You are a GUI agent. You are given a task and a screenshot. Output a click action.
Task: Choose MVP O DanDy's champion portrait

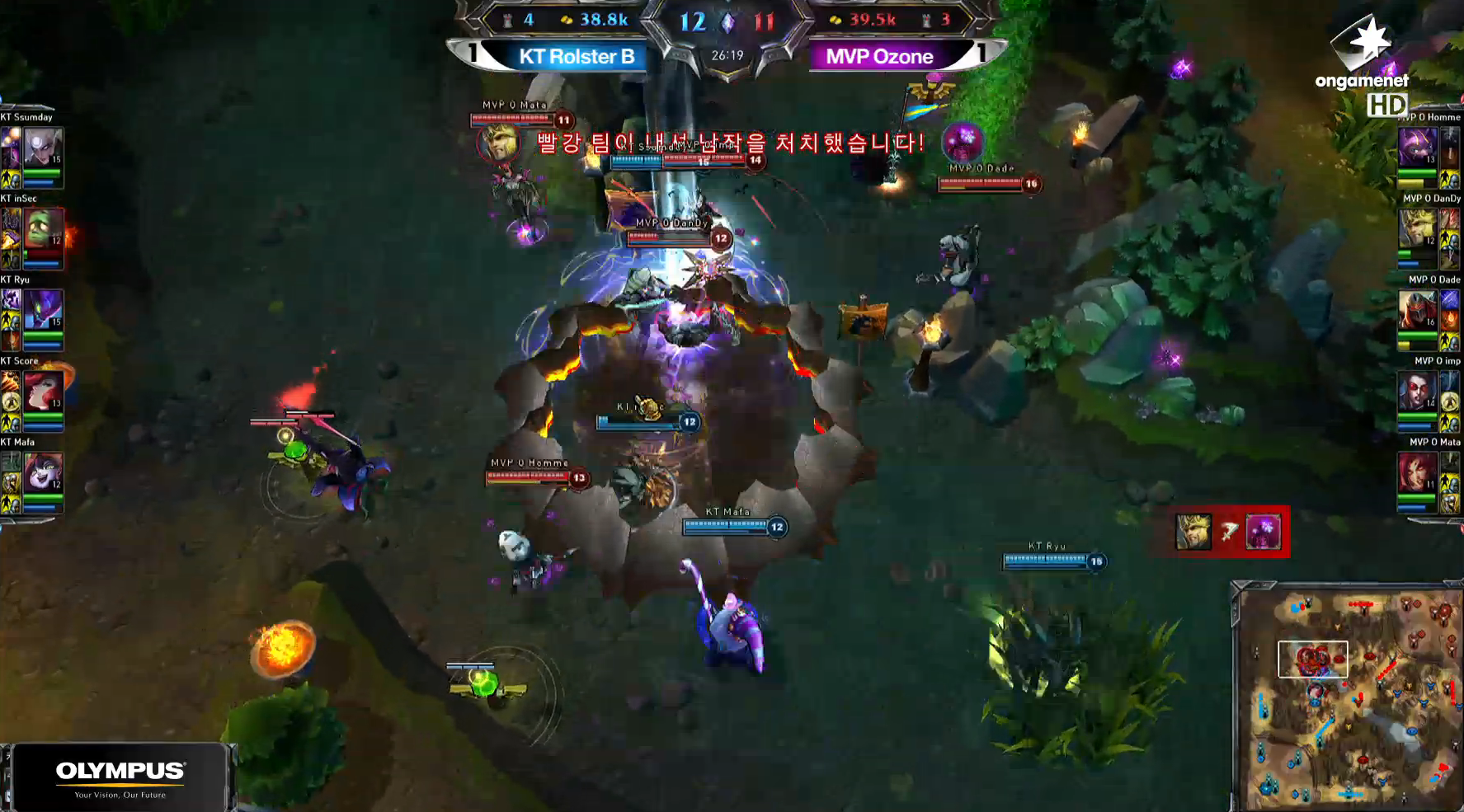[x=1417, y=228]
